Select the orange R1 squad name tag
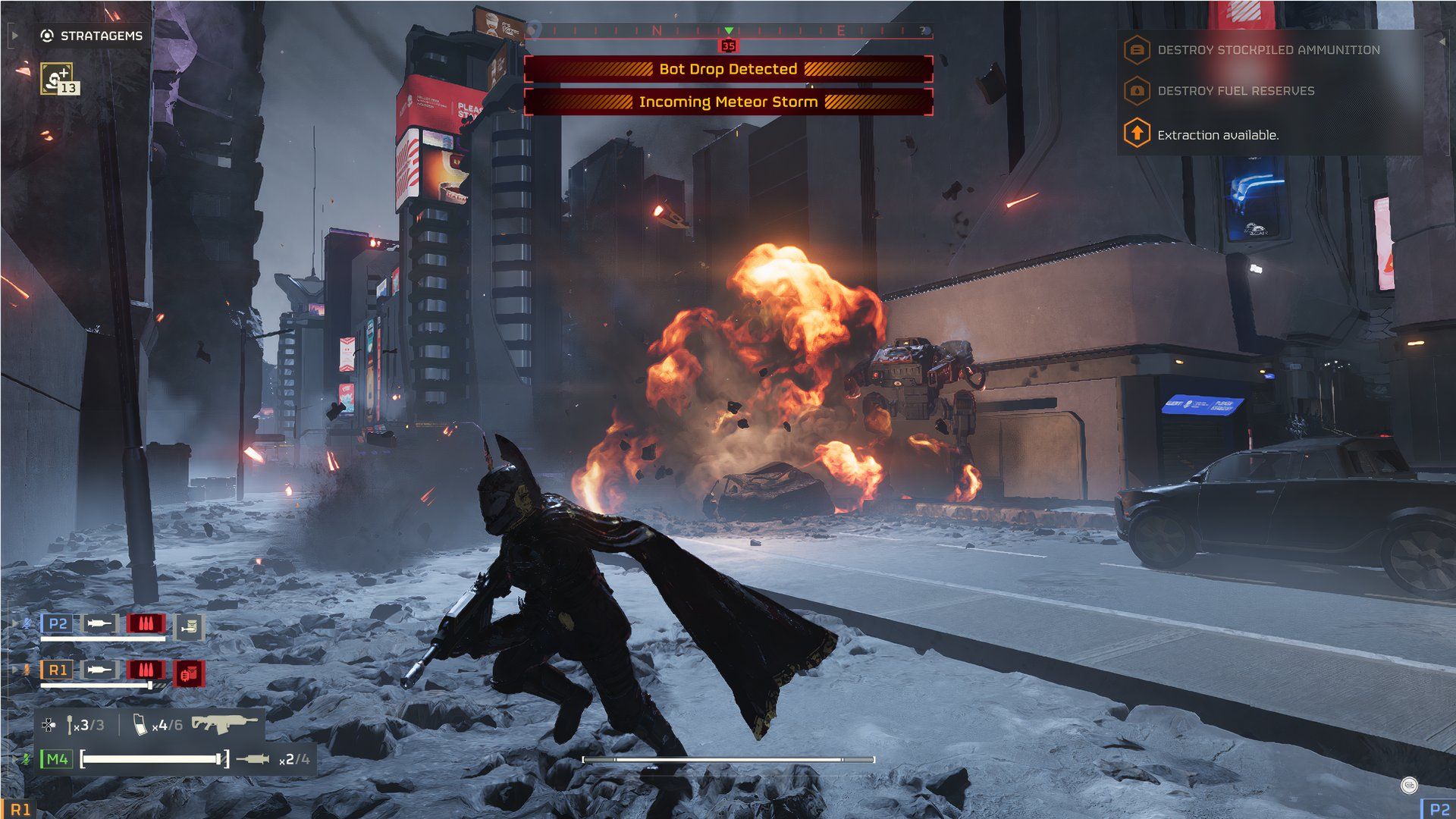1456x819 pixels. (x=58, y=670)
